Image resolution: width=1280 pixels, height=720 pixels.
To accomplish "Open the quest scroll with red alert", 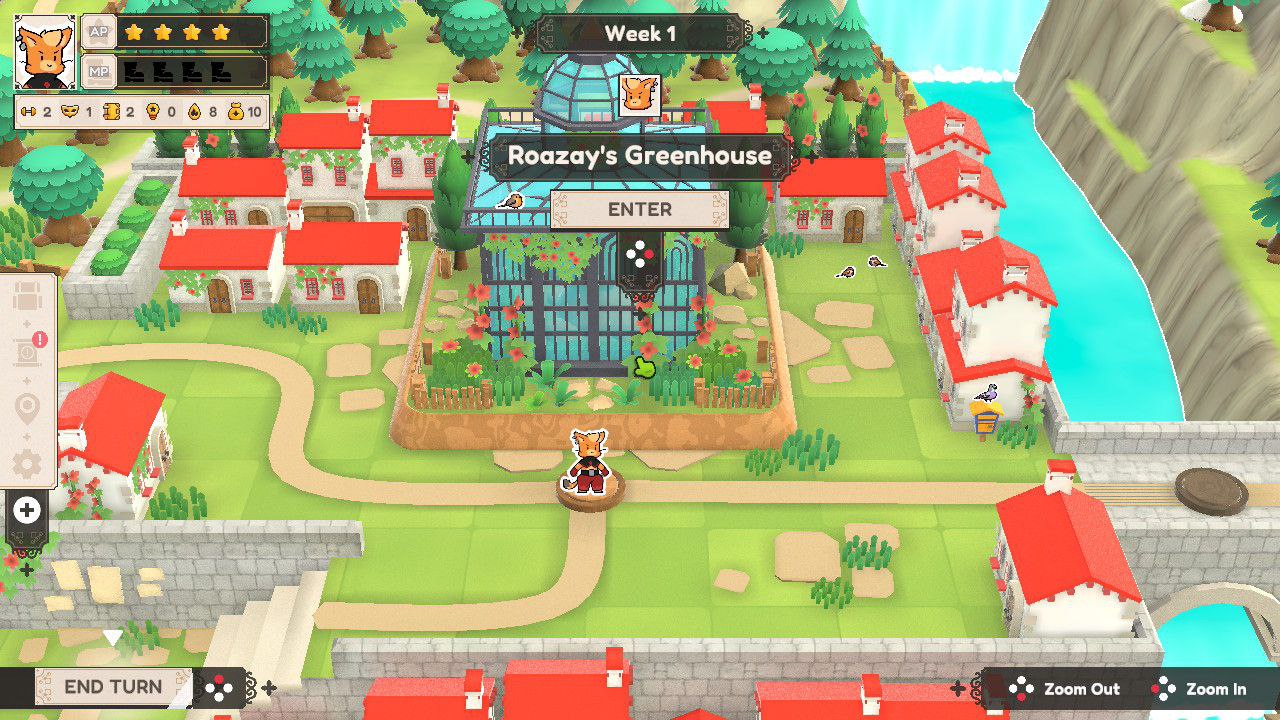I will pyautogui.click(x=27, y=353).
